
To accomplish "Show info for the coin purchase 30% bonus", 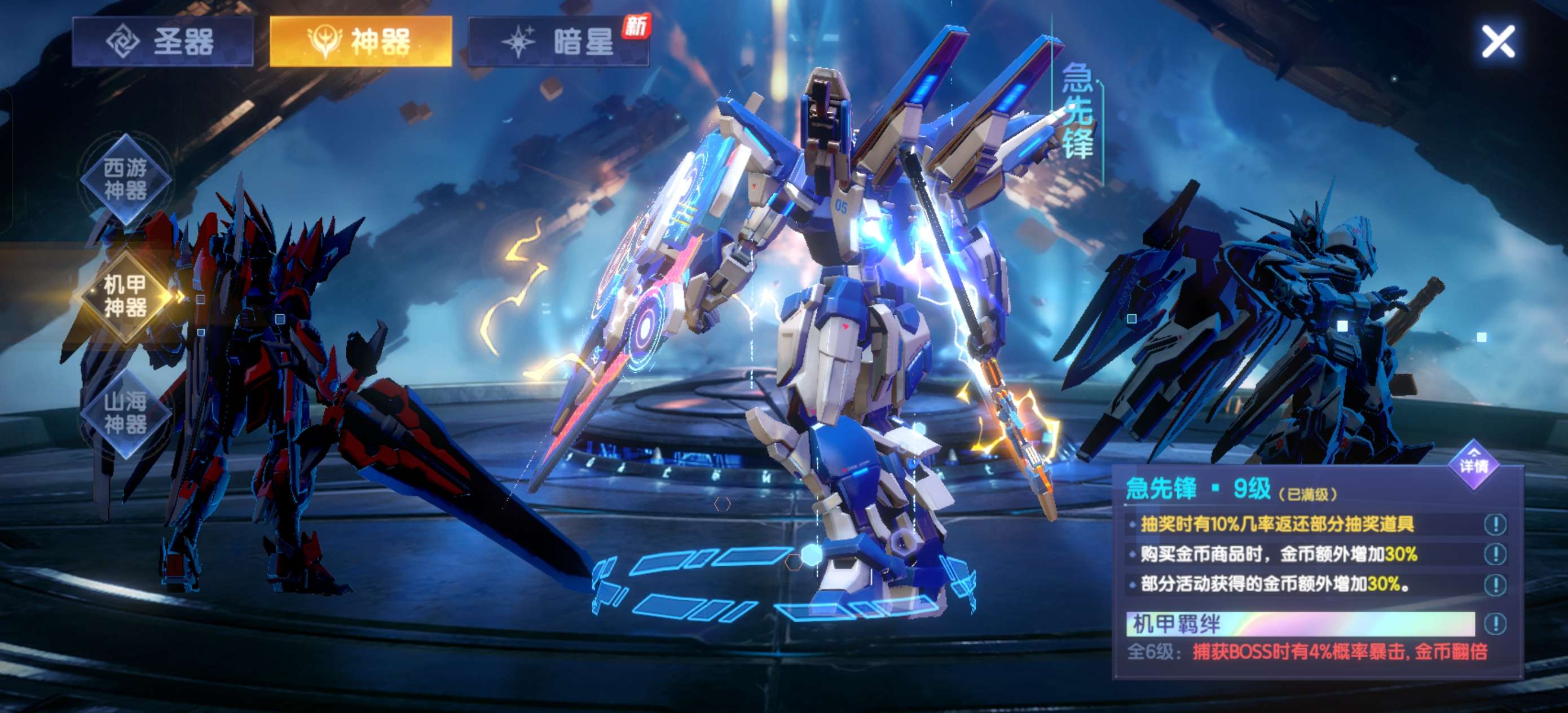I will pyautogui.click(x=1495, y=554).
